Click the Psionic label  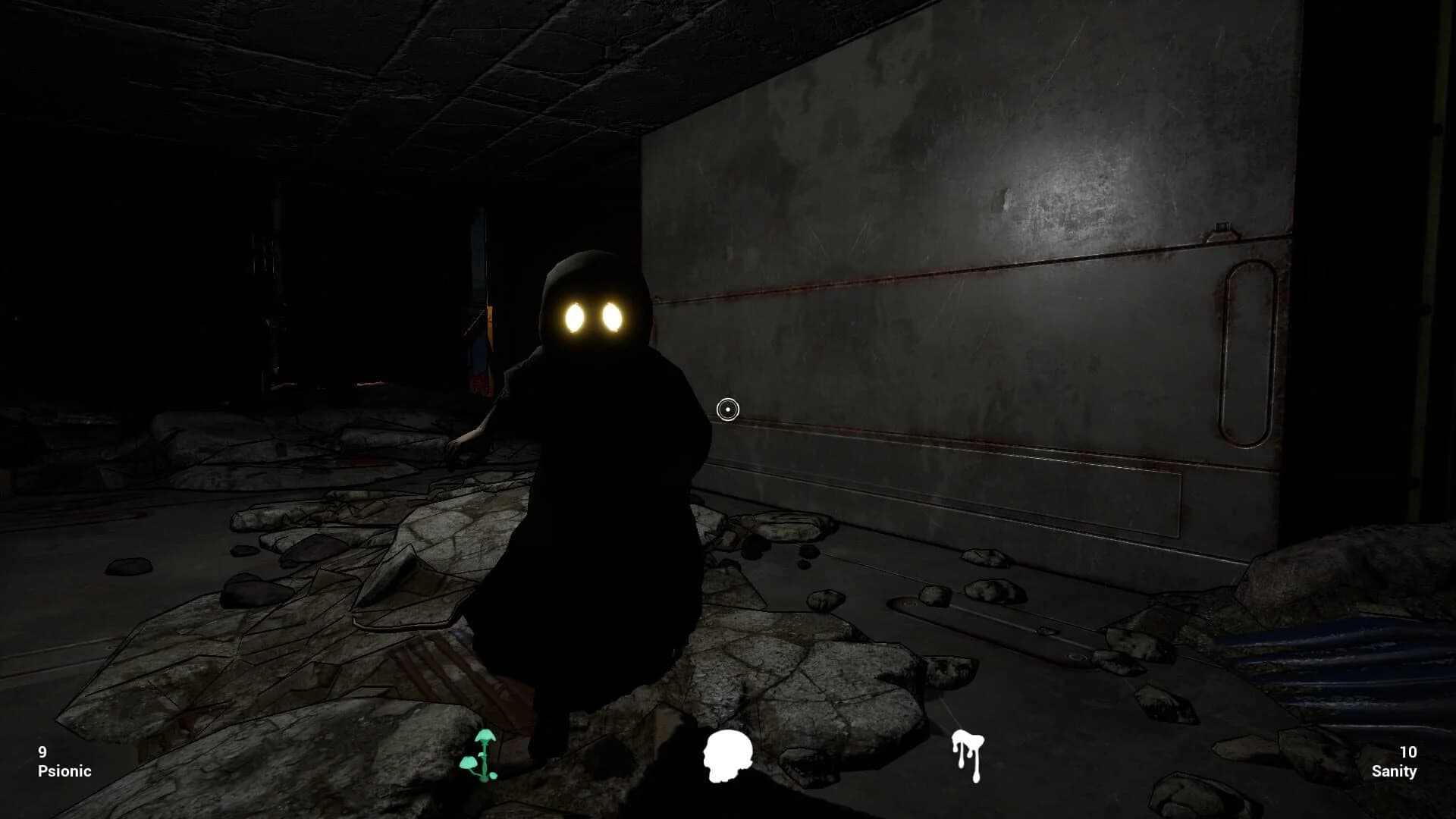coord(64,771)
